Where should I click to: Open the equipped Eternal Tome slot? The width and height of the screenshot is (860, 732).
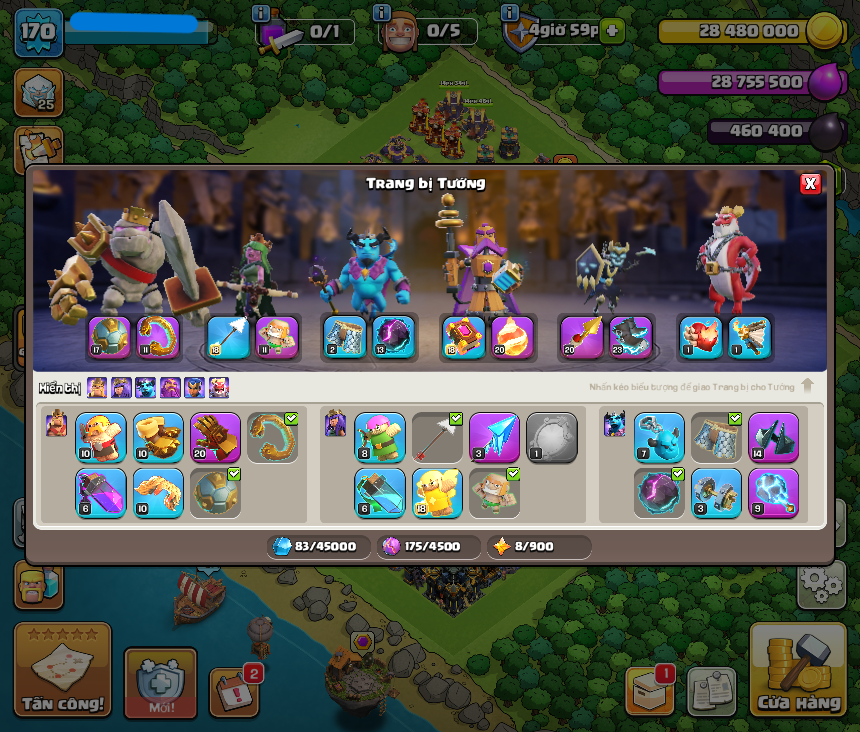pyautogui.click(x=463, y=337)
